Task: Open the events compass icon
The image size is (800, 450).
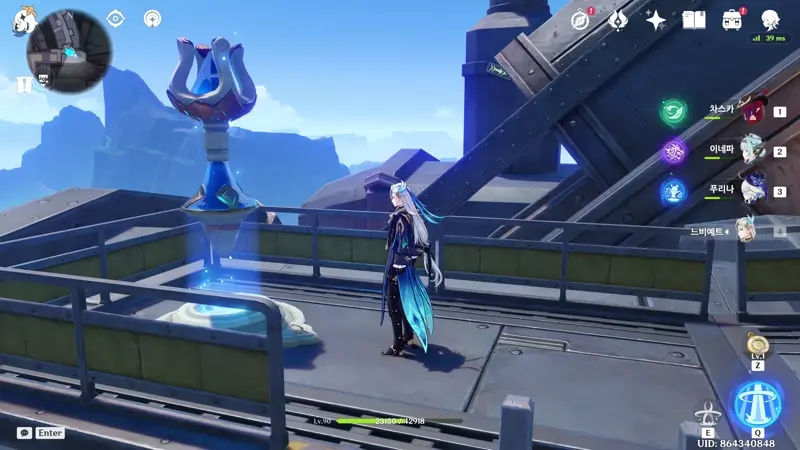Action: coord(580,19)
